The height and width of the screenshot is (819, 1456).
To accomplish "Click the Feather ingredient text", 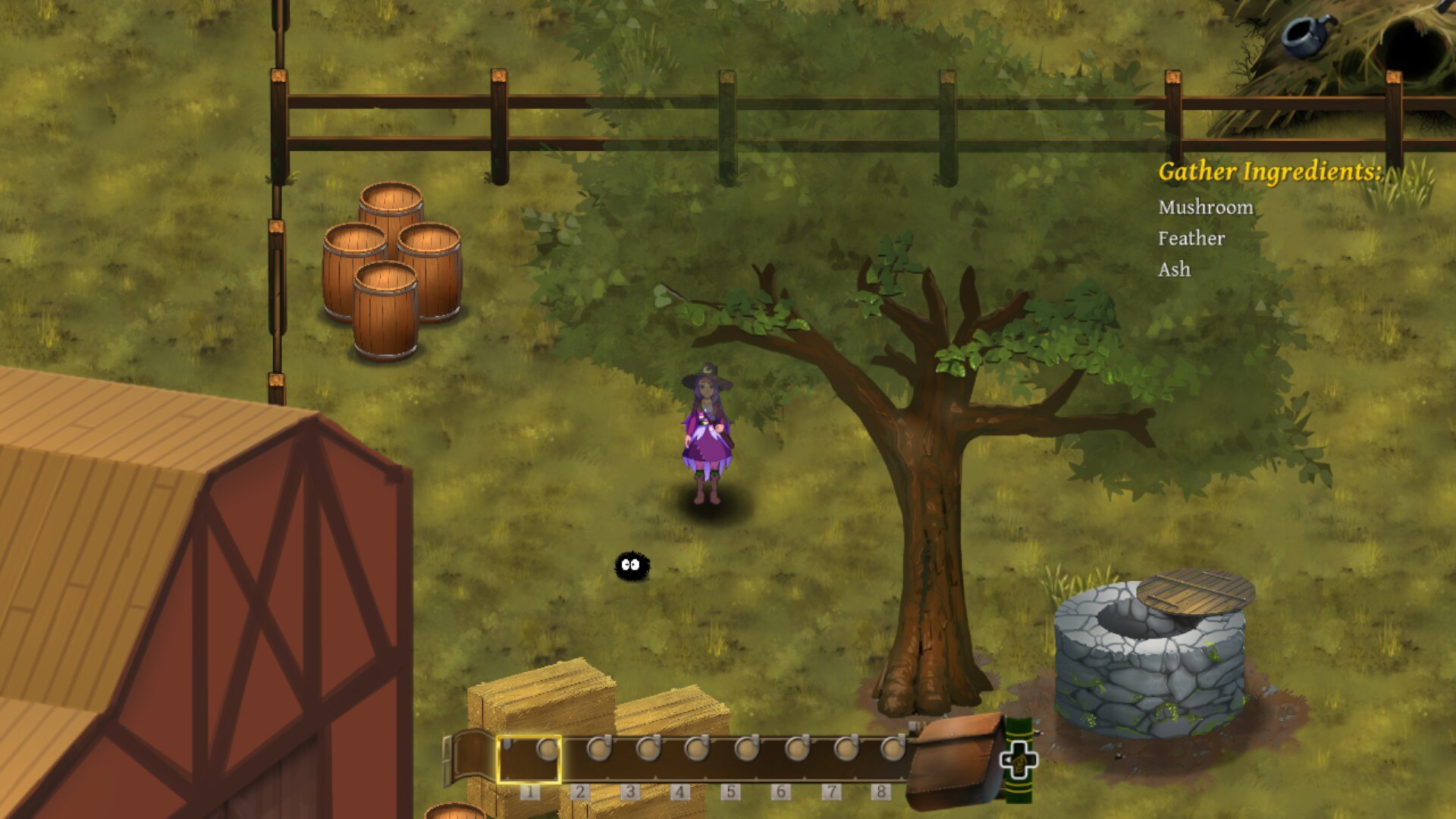I will click(x=1191, y=238).
